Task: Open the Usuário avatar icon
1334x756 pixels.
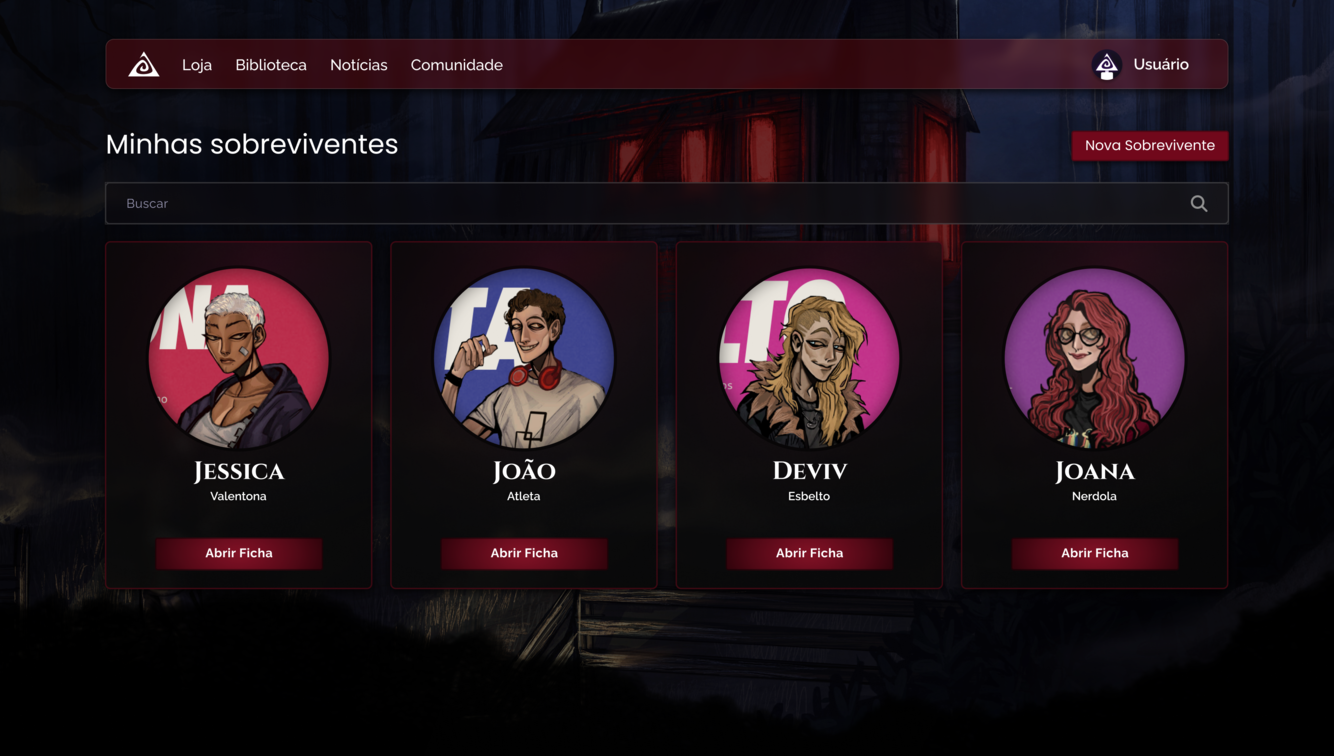Action: (1107, 64)
